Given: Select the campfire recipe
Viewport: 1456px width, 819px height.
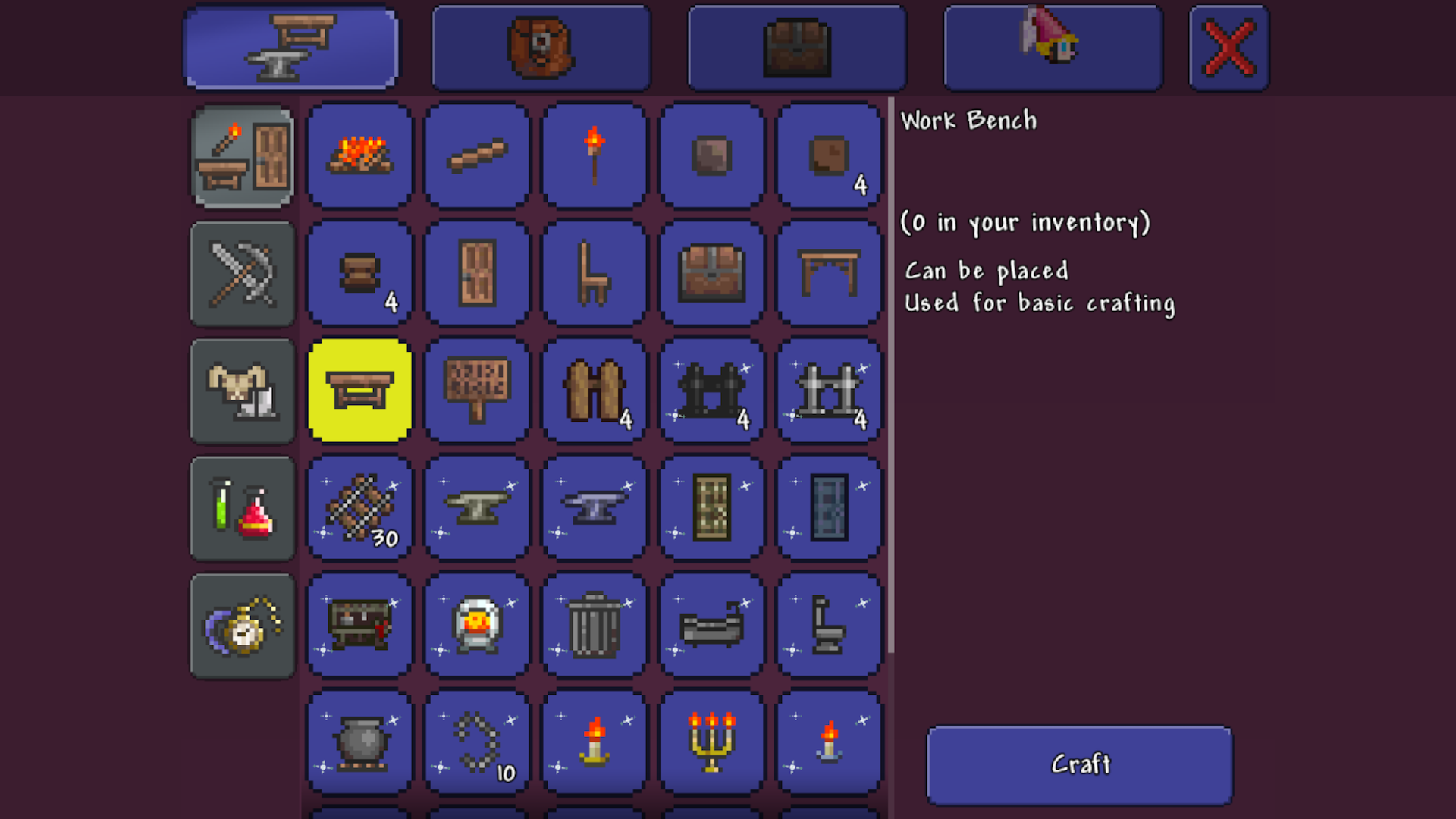Looking at the screenshot, I should tap(360, 156).
